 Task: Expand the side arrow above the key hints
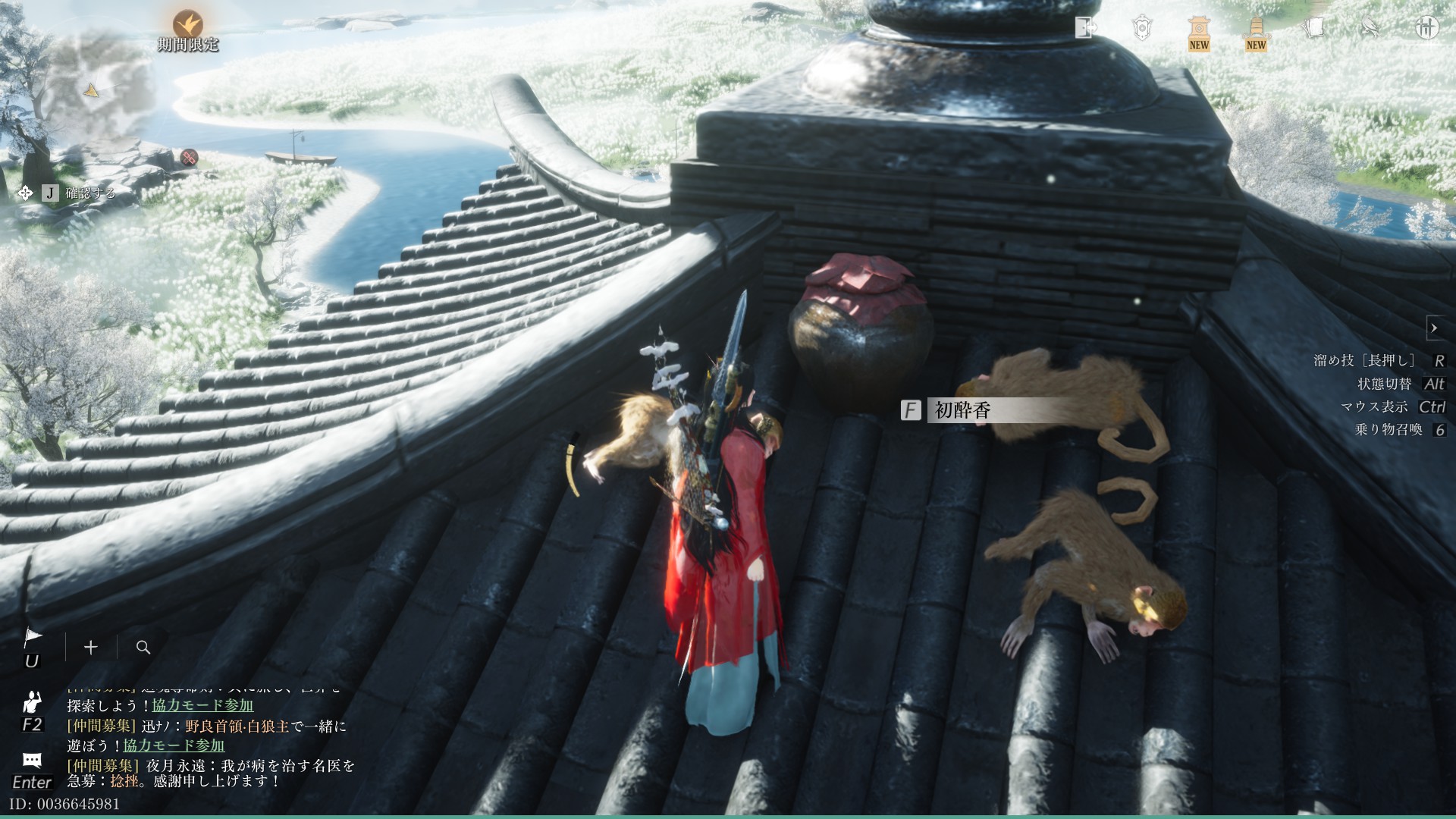[x=1434, y=328]
